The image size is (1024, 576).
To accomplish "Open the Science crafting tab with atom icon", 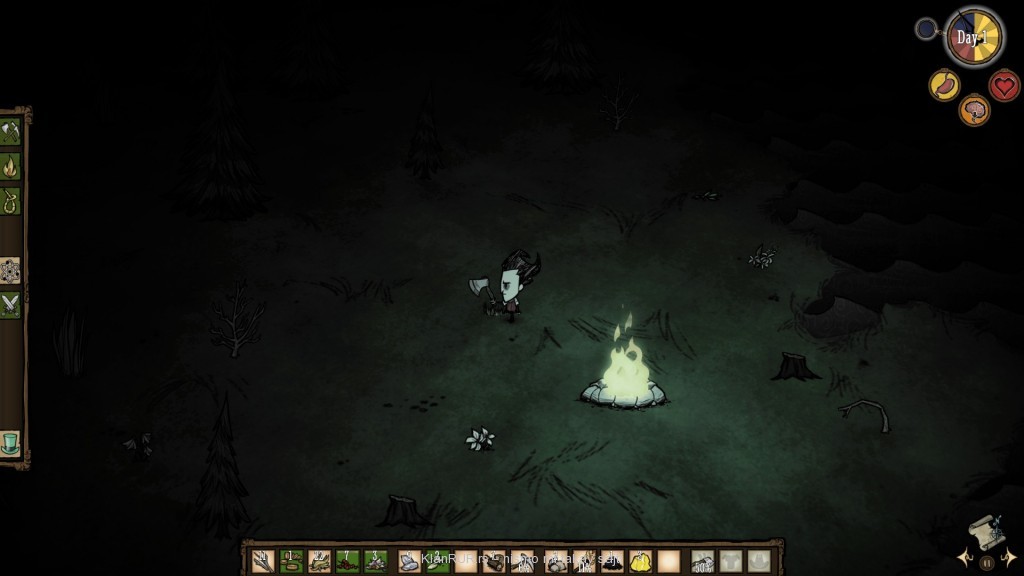I will click(11, 270).
